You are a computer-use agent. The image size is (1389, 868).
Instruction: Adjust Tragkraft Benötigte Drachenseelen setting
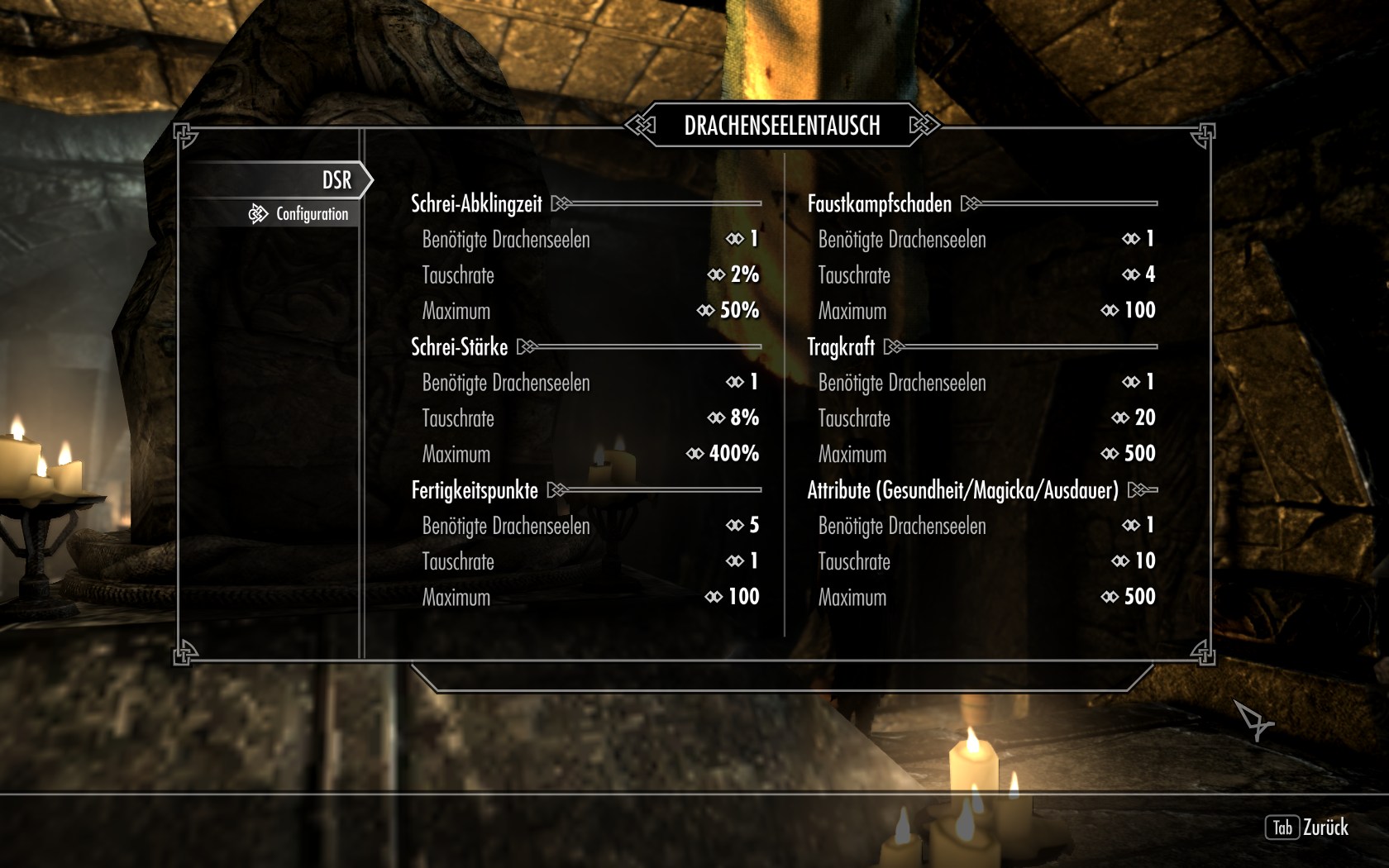[x=986, y=383]
